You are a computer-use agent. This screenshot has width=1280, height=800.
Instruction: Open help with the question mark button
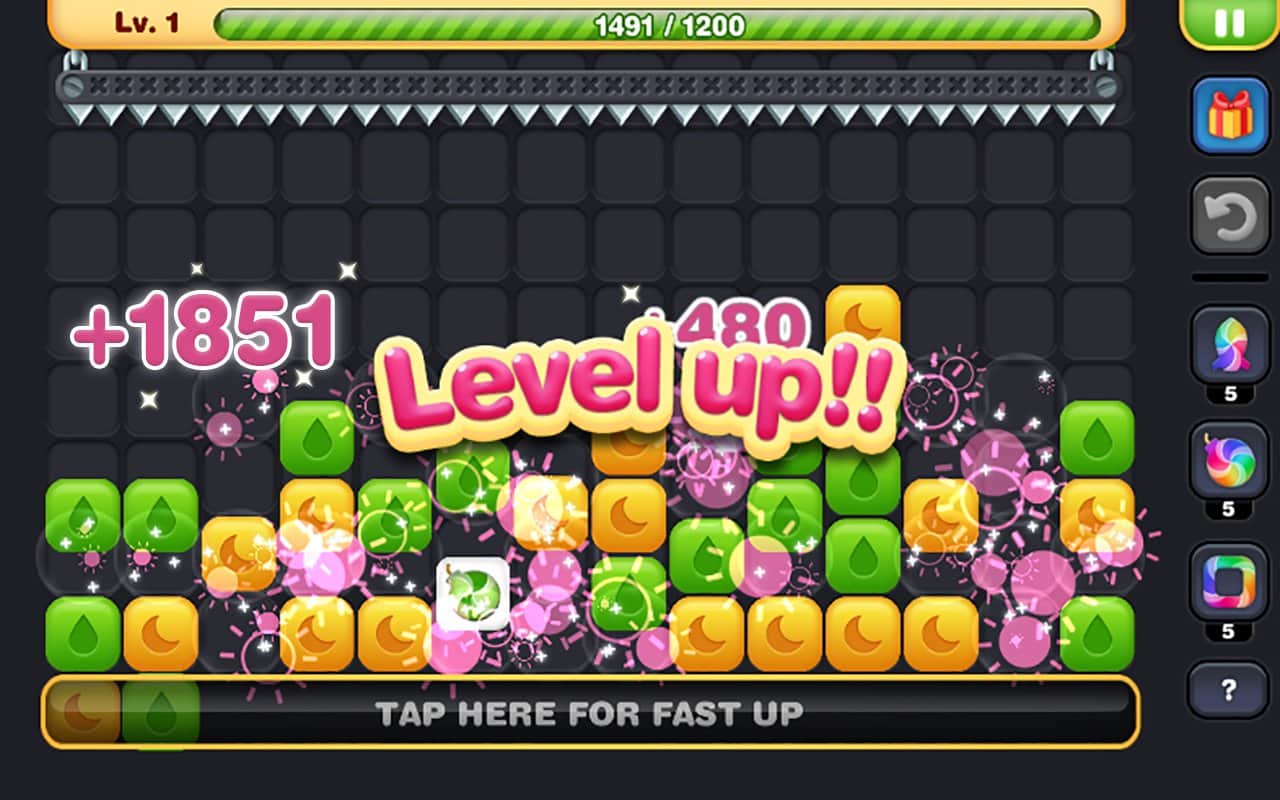(x=1229, y=688)
